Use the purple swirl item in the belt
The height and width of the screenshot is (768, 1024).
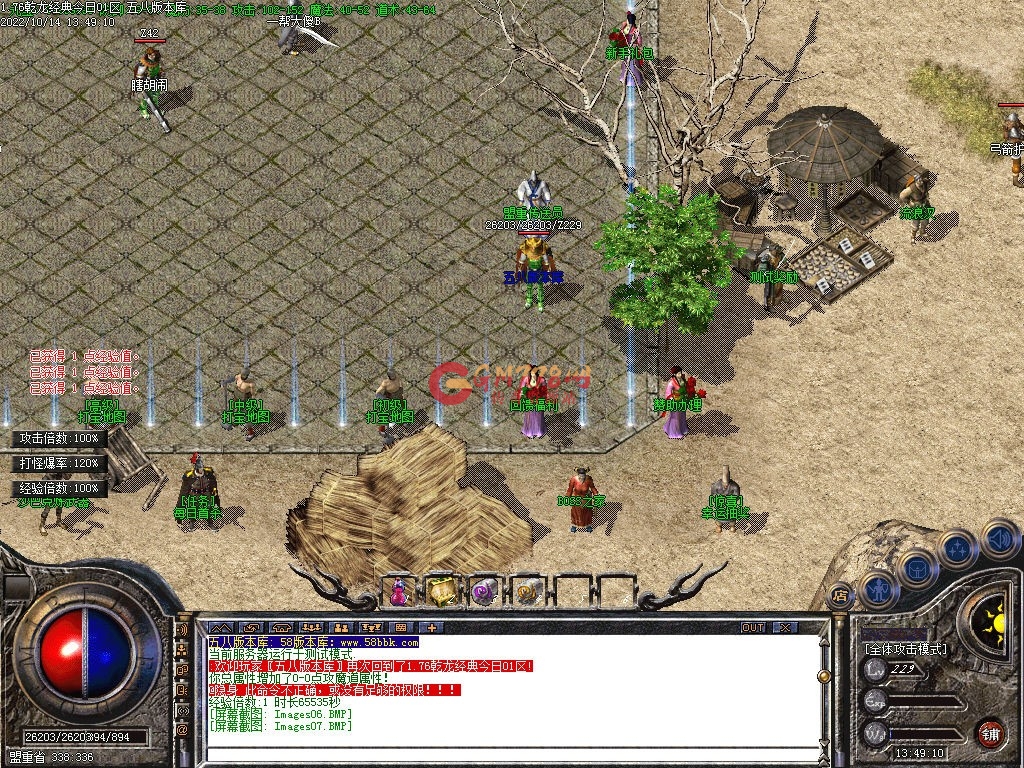point(485,592)
